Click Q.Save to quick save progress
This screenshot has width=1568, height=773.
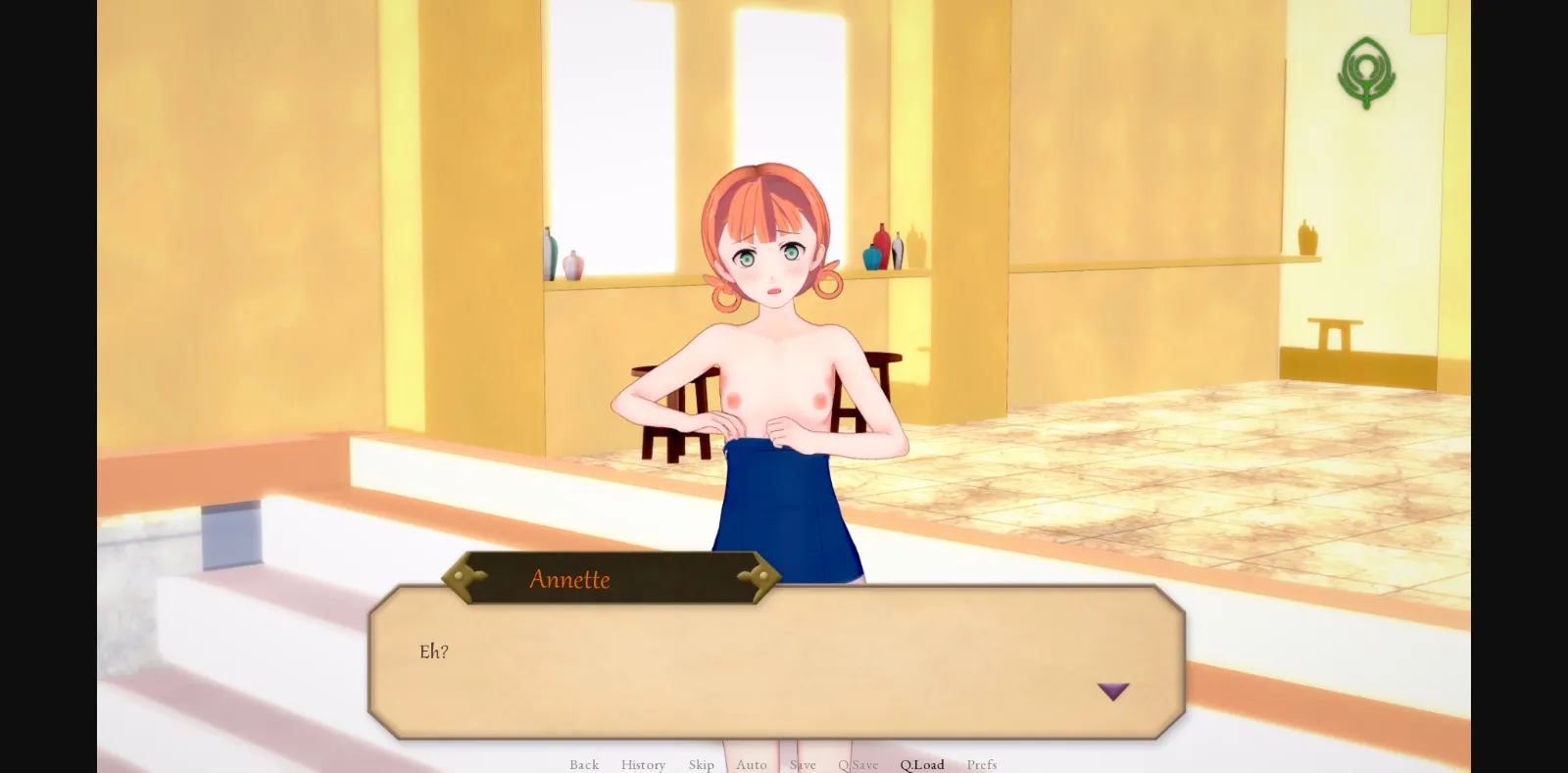857,765
